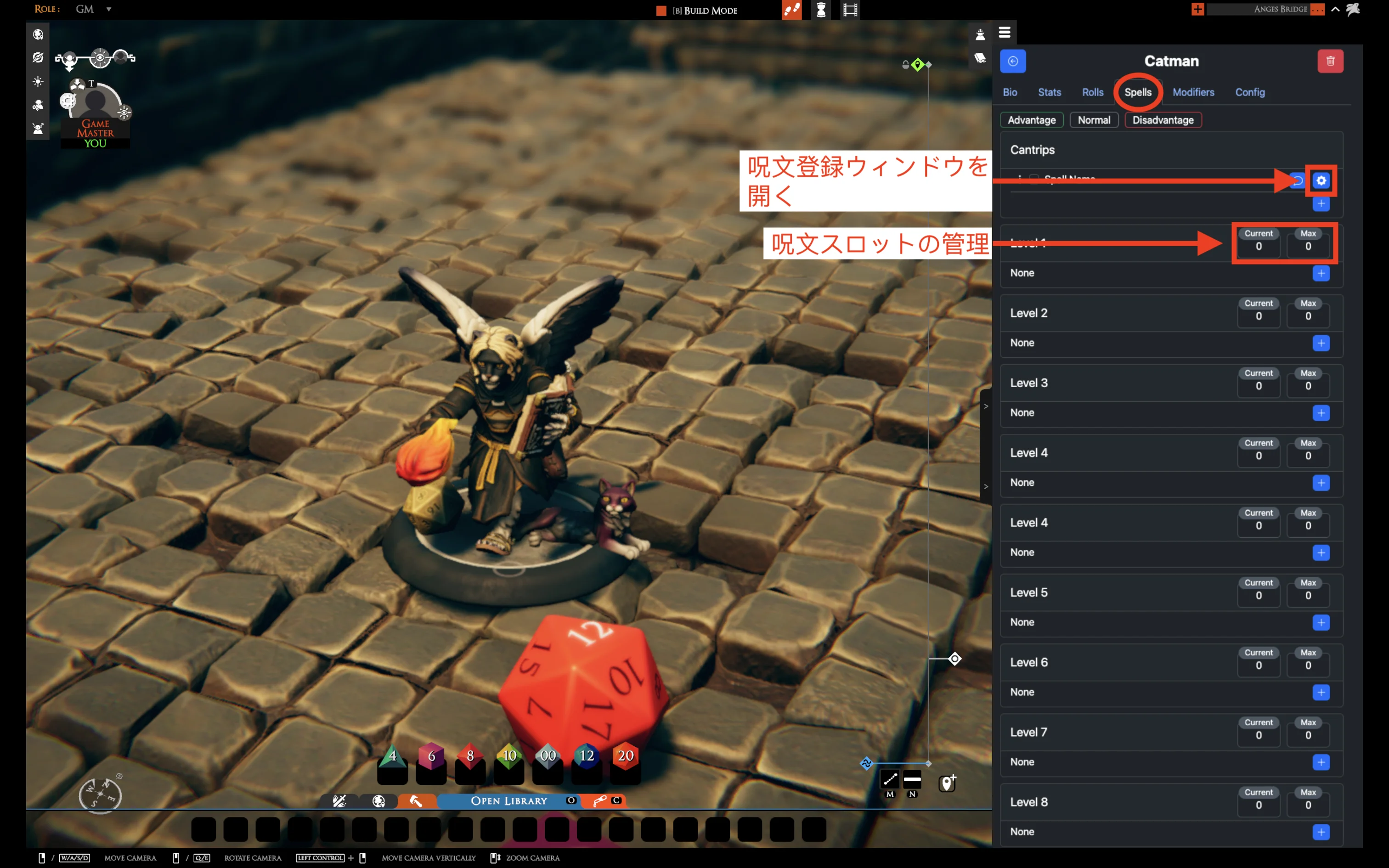Screen dimensions: 1389x868
Task: Delete Catman with the red trash button
Action: [x=1330, y=62]
